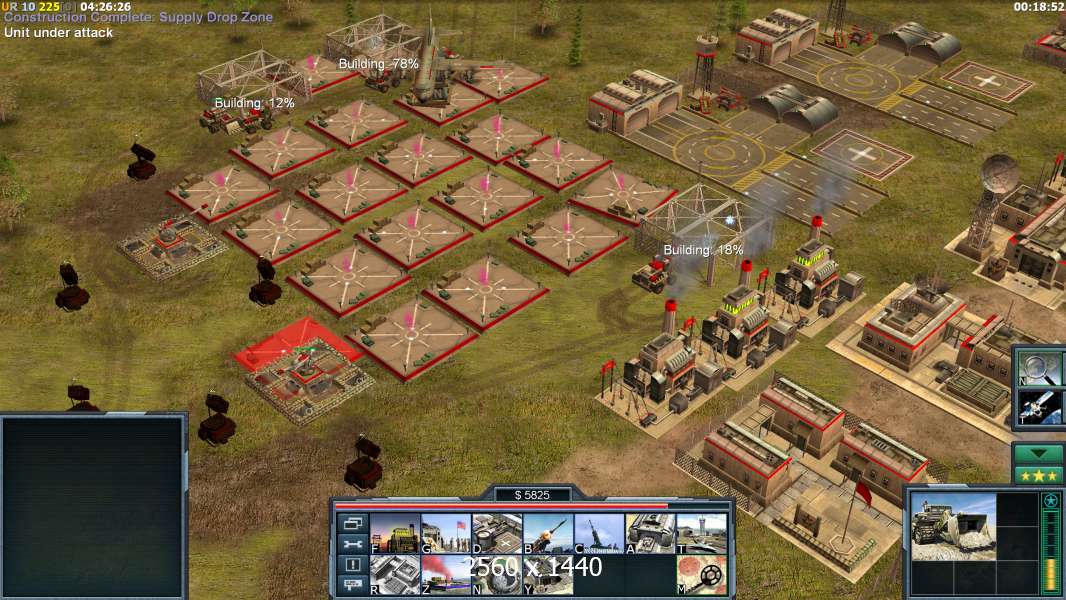1066x600 pixels.
Task: Select the grey structure build icon (hotkey R)
Action: pos(395,575)
